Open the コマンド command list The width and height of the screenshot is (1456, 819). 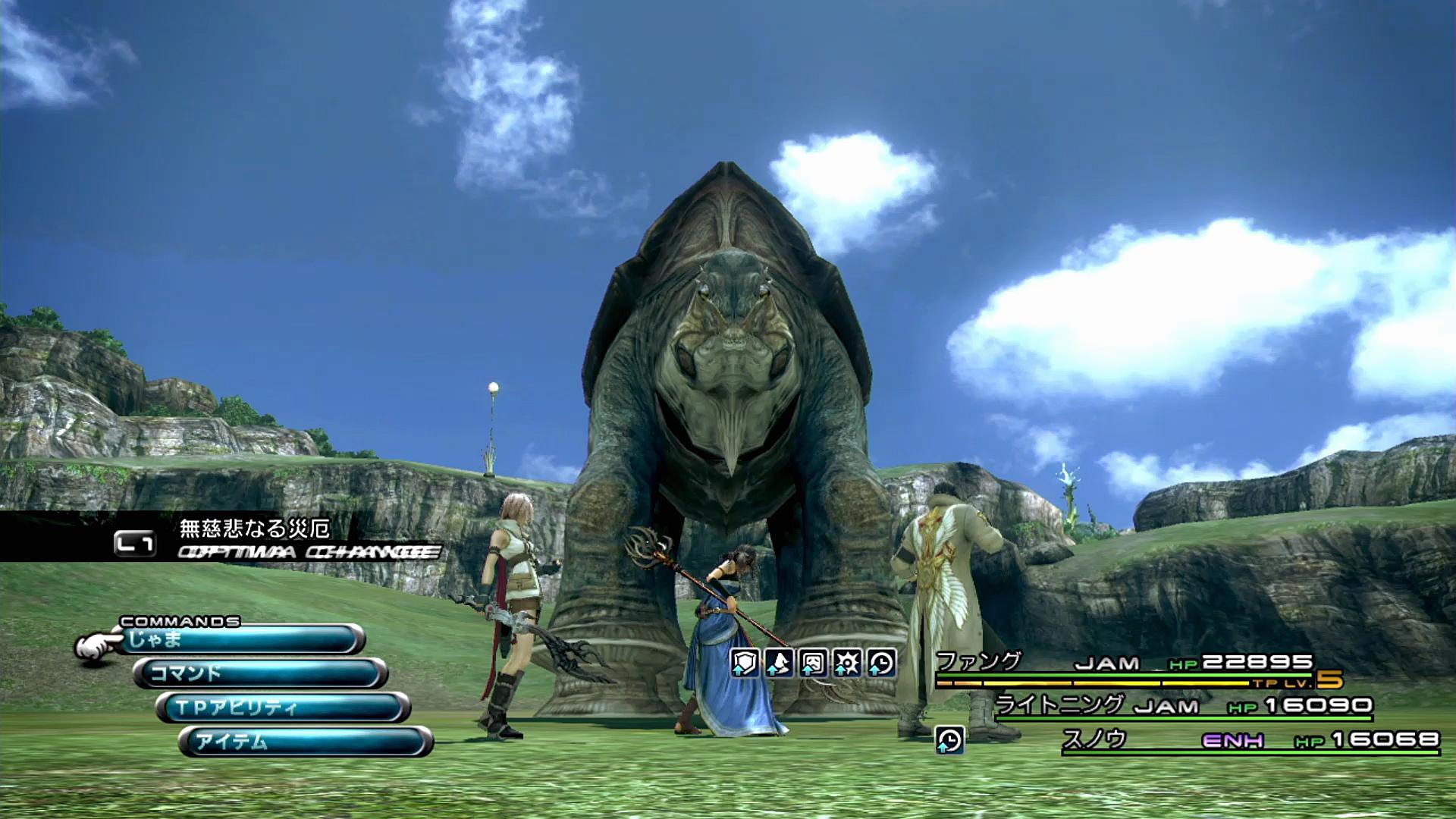coord(262,673)
